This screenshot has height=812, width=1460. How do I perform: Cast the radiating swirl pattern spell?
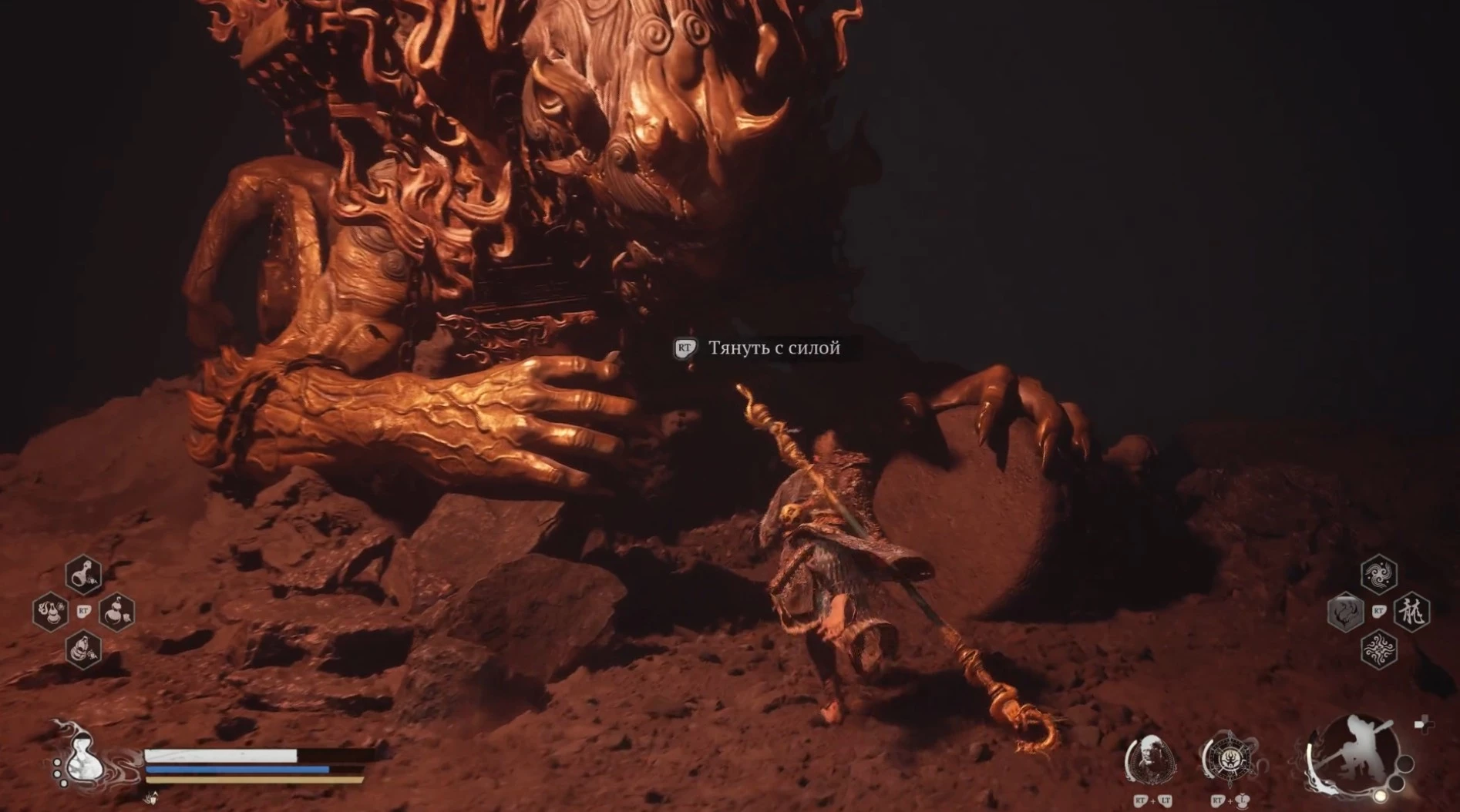[1378, 649]
